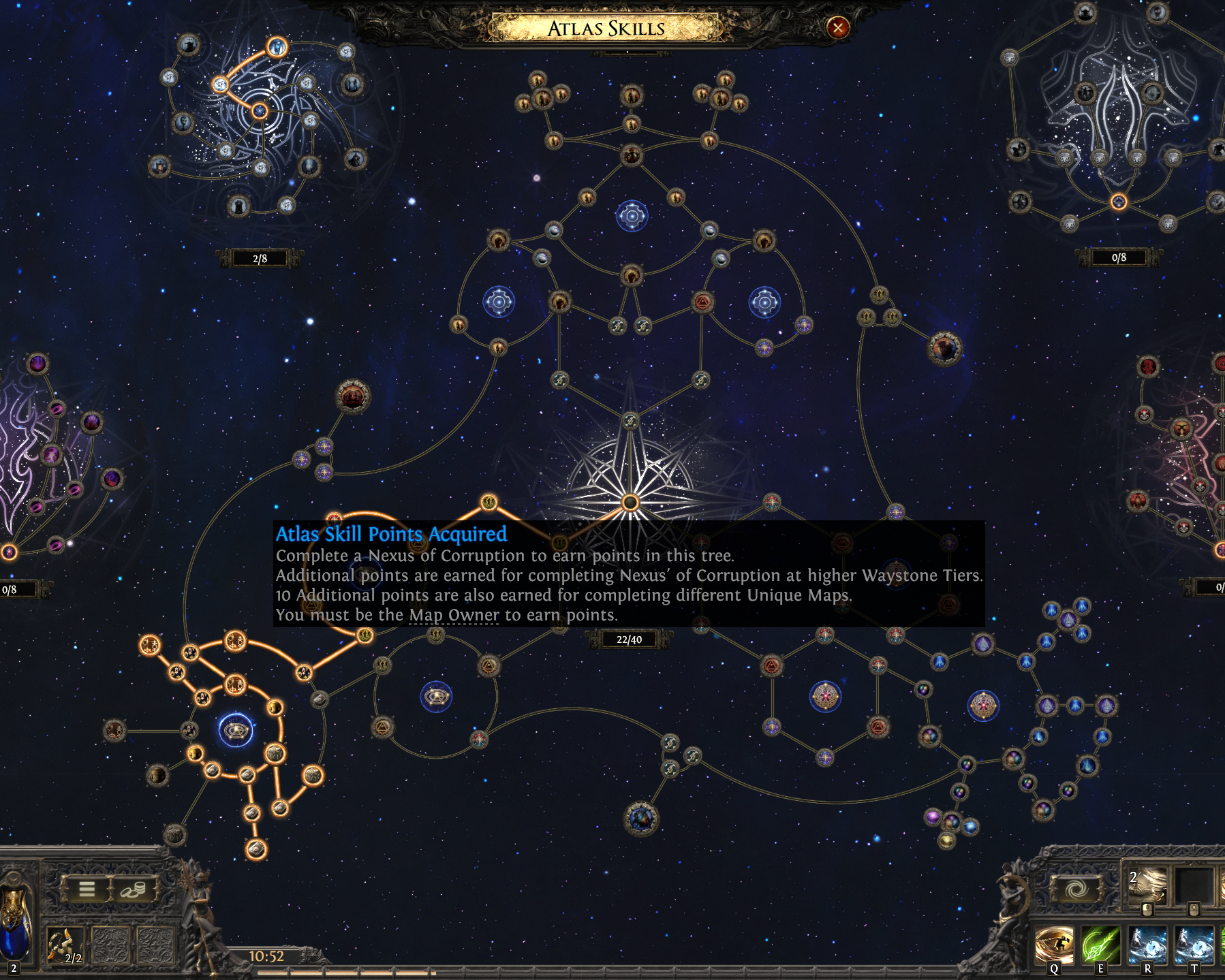Click the swirling vortex icon above the skill bar
This screenshot has height=980, width=1225.
[1075, 889]
